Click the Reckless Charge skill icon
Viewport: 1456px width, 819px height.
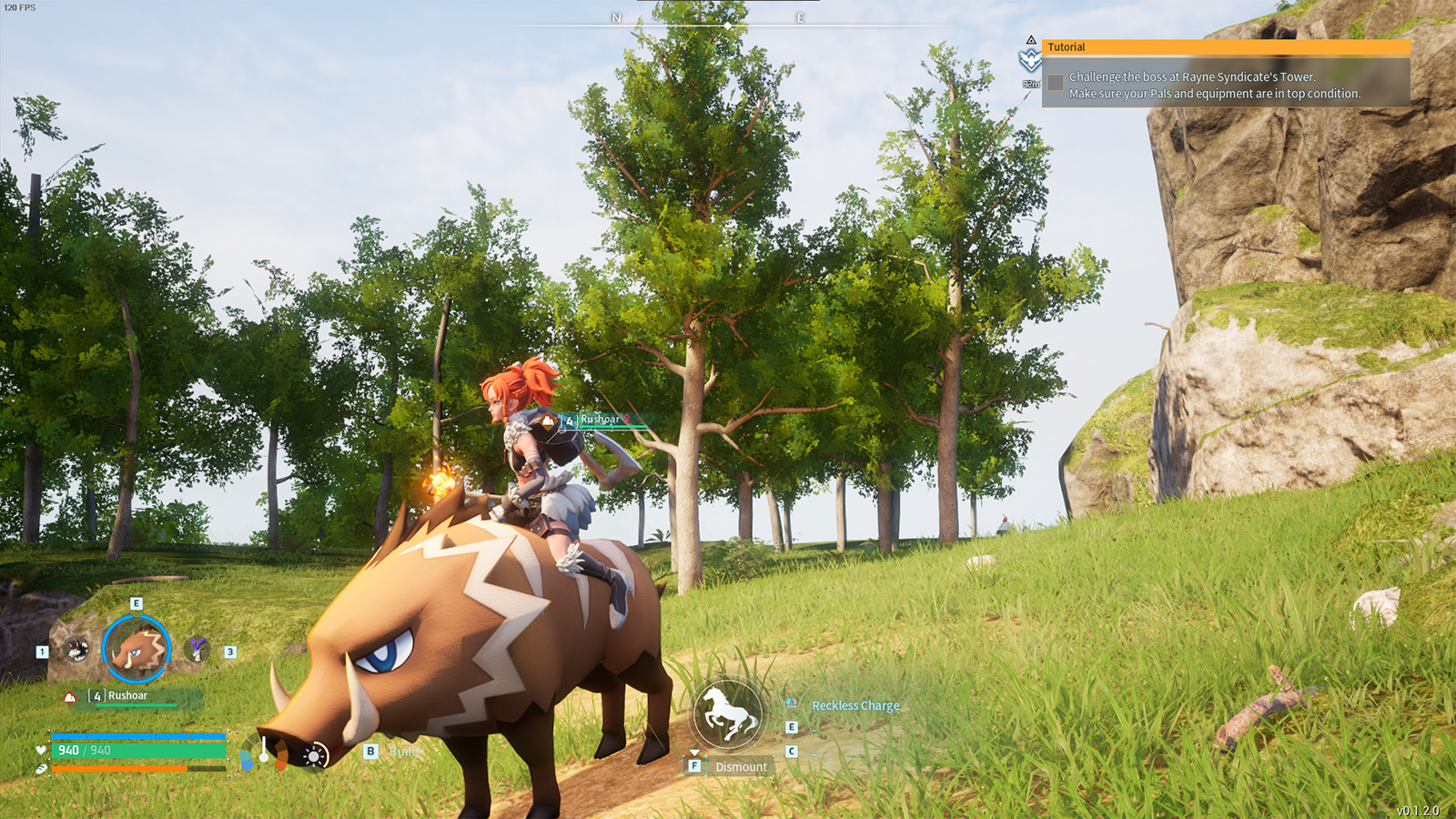pos(792,703)
